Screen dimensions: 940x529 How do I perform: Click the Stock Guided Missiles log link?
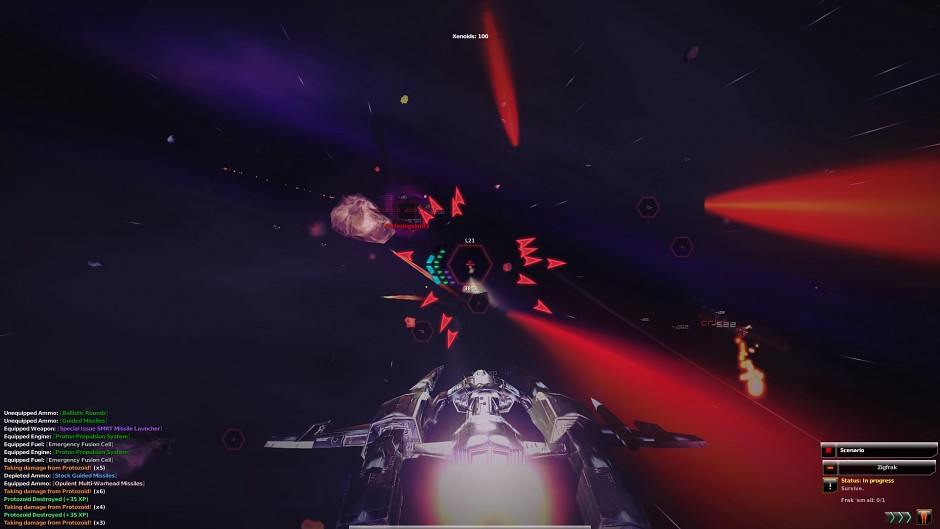coord(84,475)
